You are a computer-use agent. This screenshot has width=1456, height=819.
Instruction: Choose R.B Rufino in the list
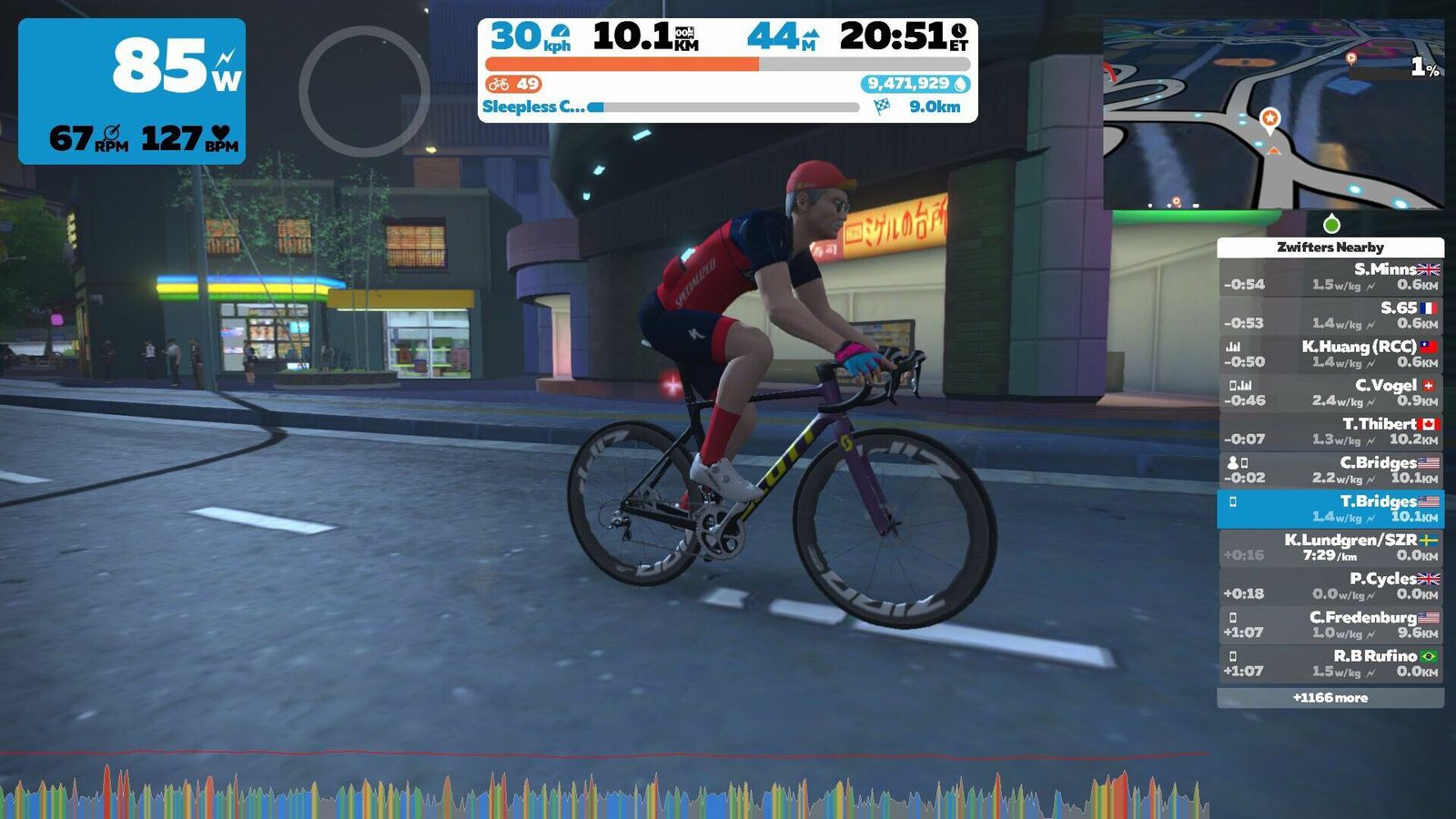[x=1330, y=663]
